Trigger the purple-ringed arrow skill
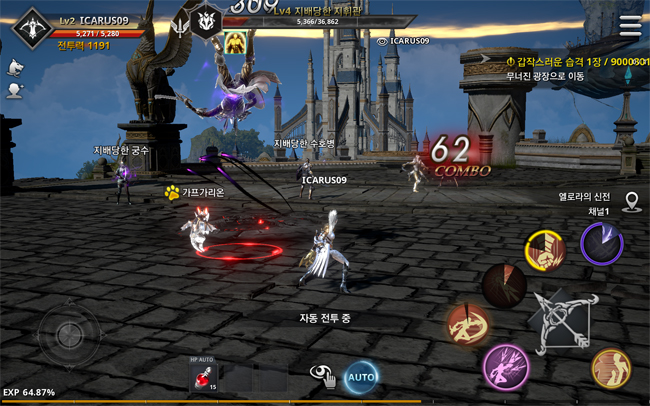This screenshot has height=406, width=650. coord(602,243)
